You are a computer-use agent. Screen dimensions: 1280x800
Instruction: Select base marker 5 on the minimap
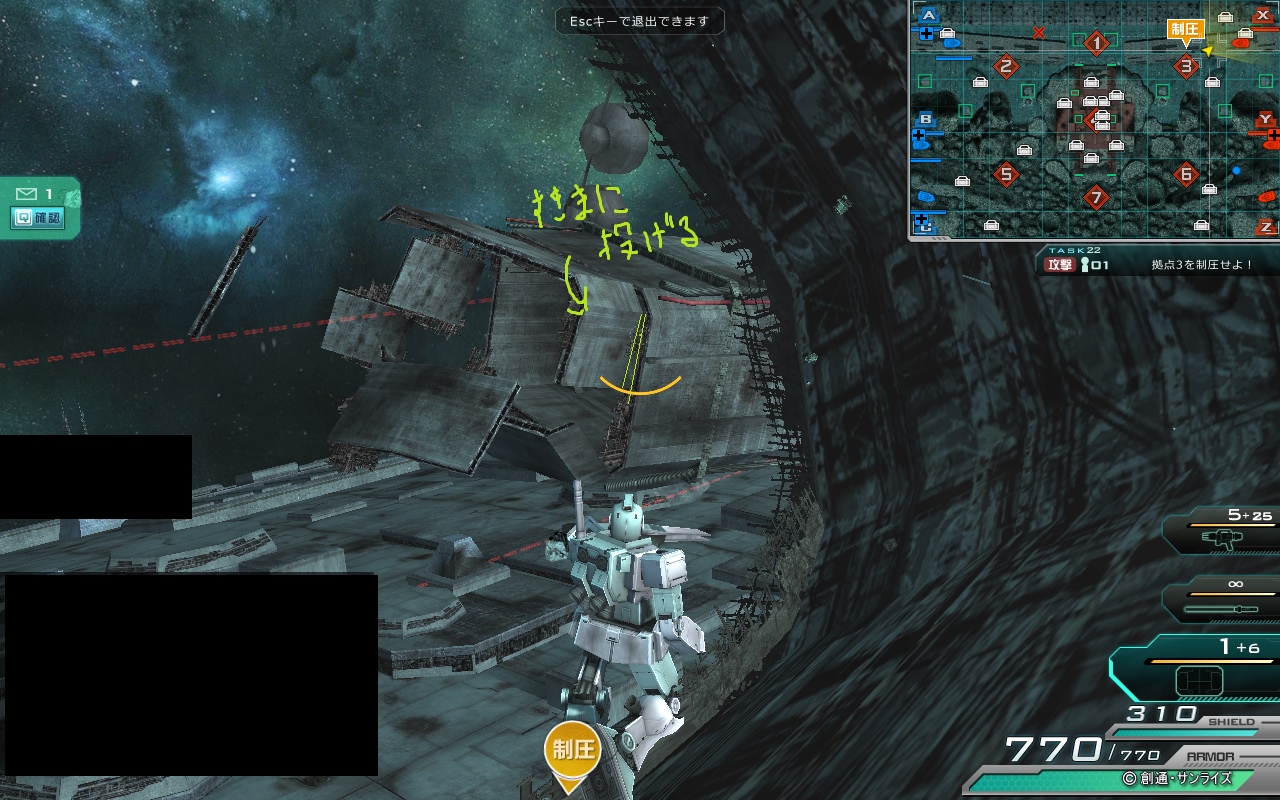pos(1006,174)
